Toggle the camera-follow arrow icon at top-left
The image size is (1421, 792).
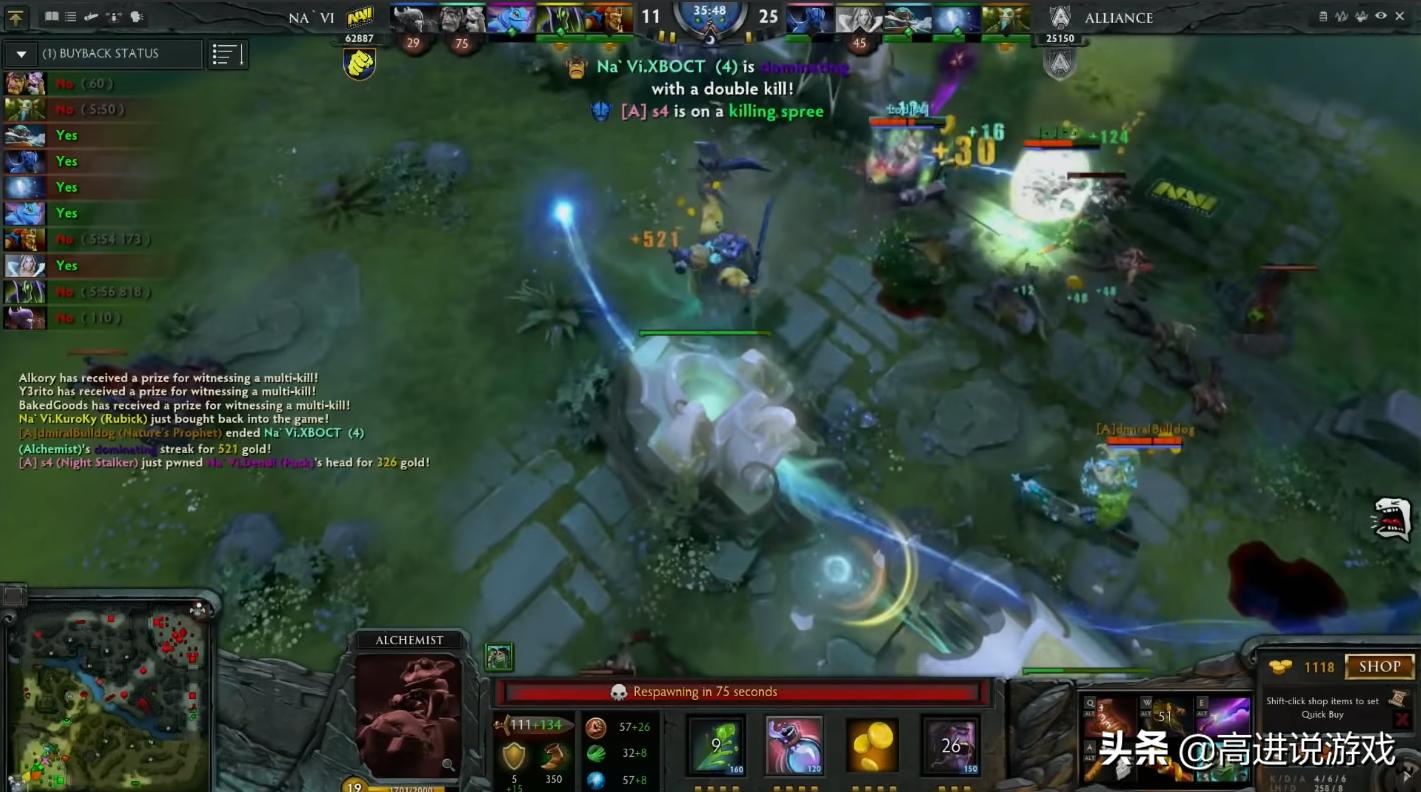tap(14, 16)
